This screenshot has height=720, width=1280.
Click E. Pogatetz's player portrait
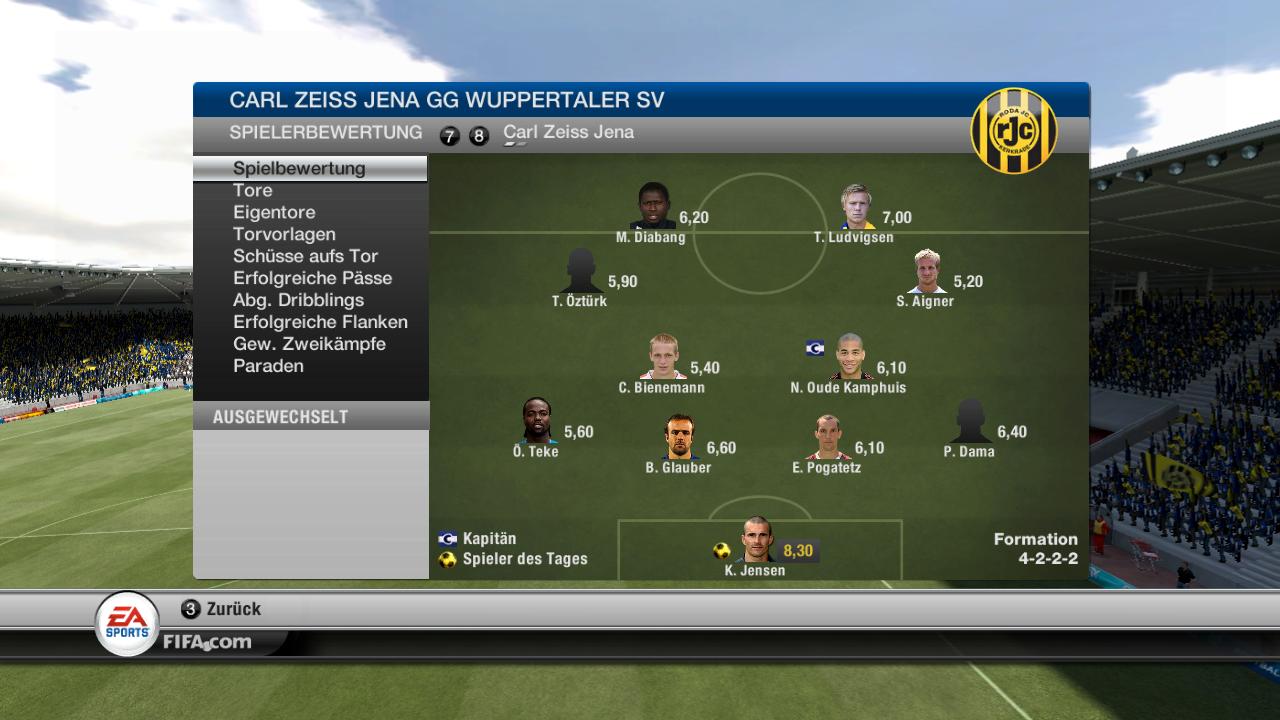828,438
